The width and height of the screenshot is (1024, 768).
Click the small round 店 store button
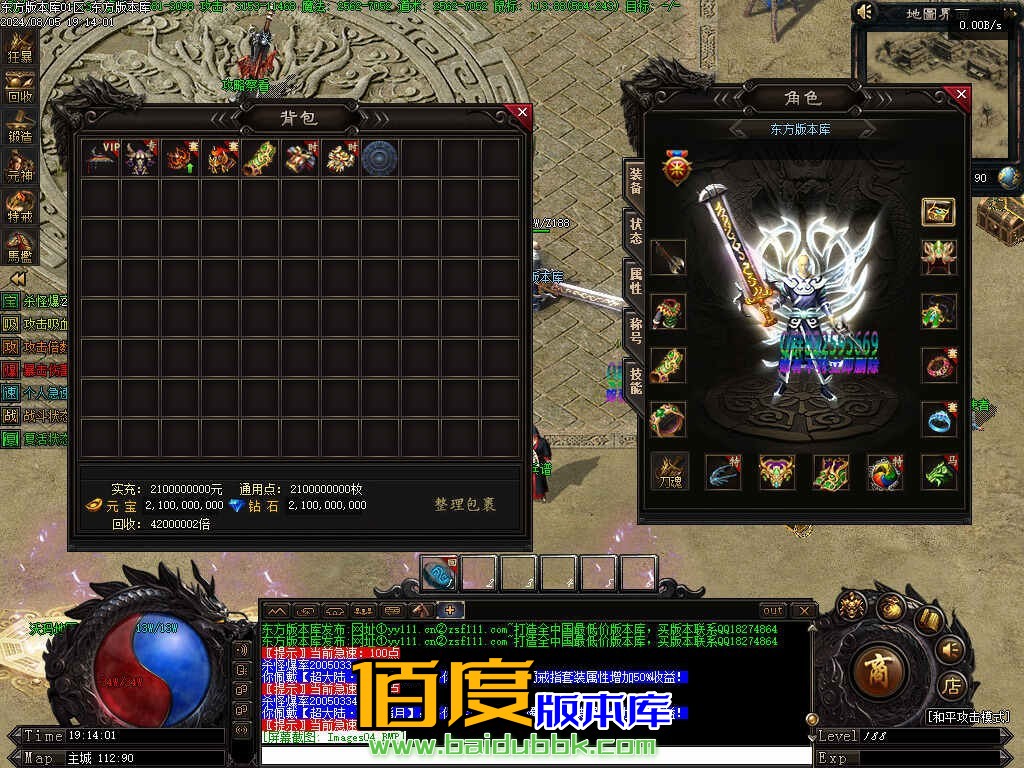(x=951, y=686)
